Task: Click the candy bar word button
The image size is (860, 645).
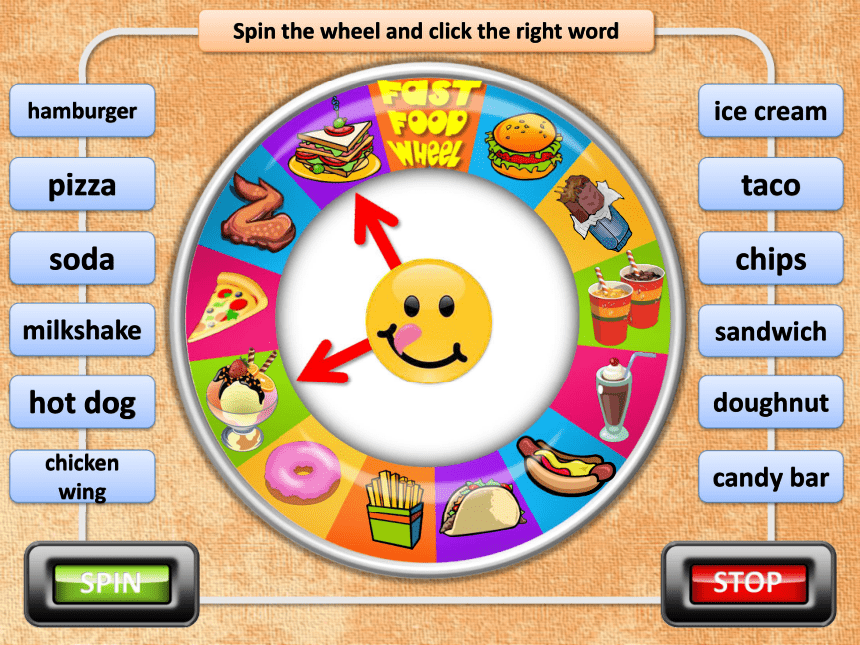Action: coord(770,477)
